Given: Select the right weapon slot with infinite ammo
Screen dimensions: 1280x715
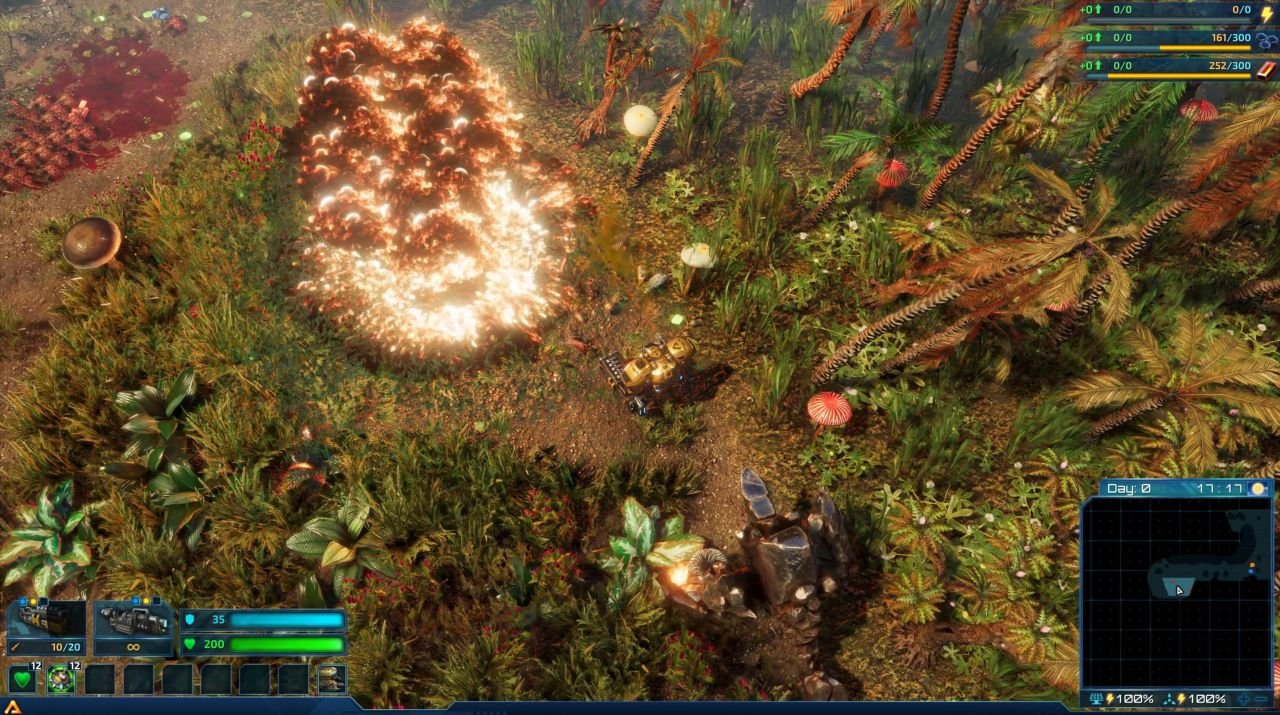Looking at the screenshot, I should point(133,627).
